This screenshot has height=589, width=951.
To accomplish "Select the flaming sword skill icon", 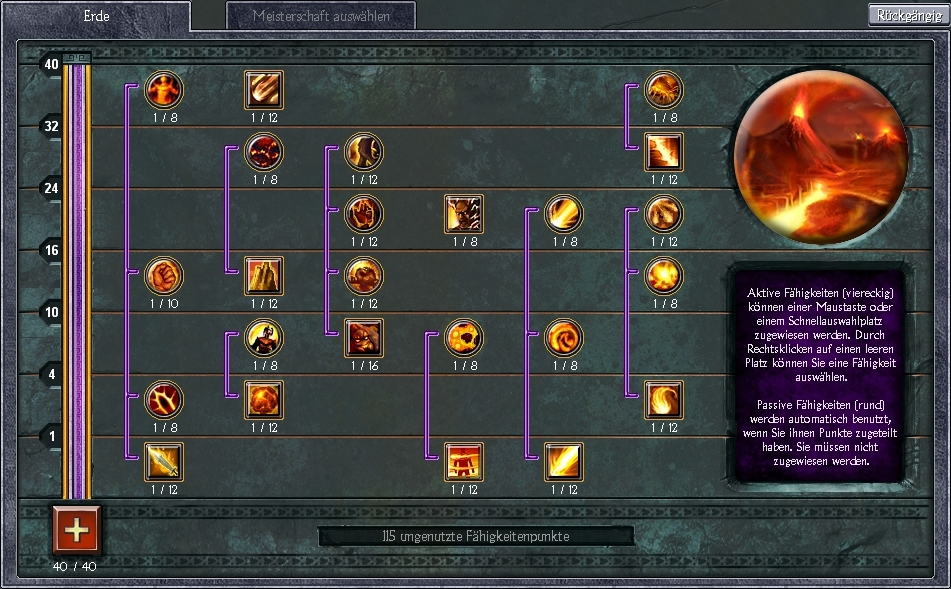I will tap(164, 461).
